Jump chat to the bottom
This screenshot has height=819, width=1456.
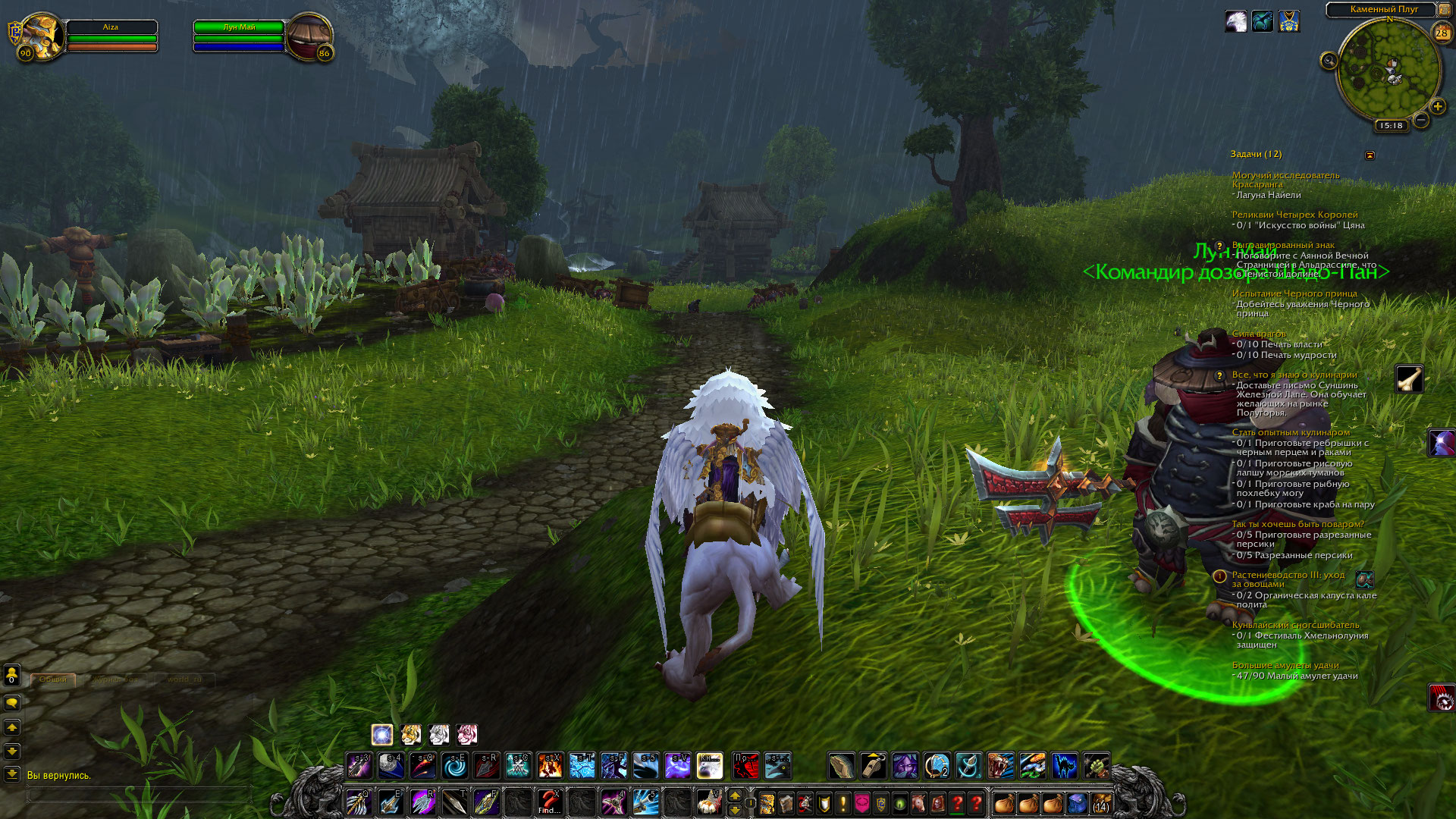[x=12, y=774]
